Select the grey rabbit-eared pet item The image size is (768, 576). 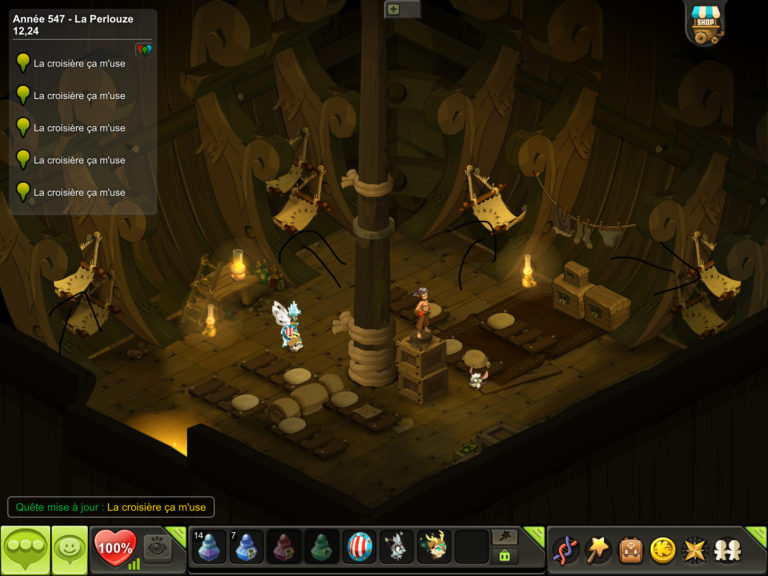pyautogui.click(x=397, y=547)
